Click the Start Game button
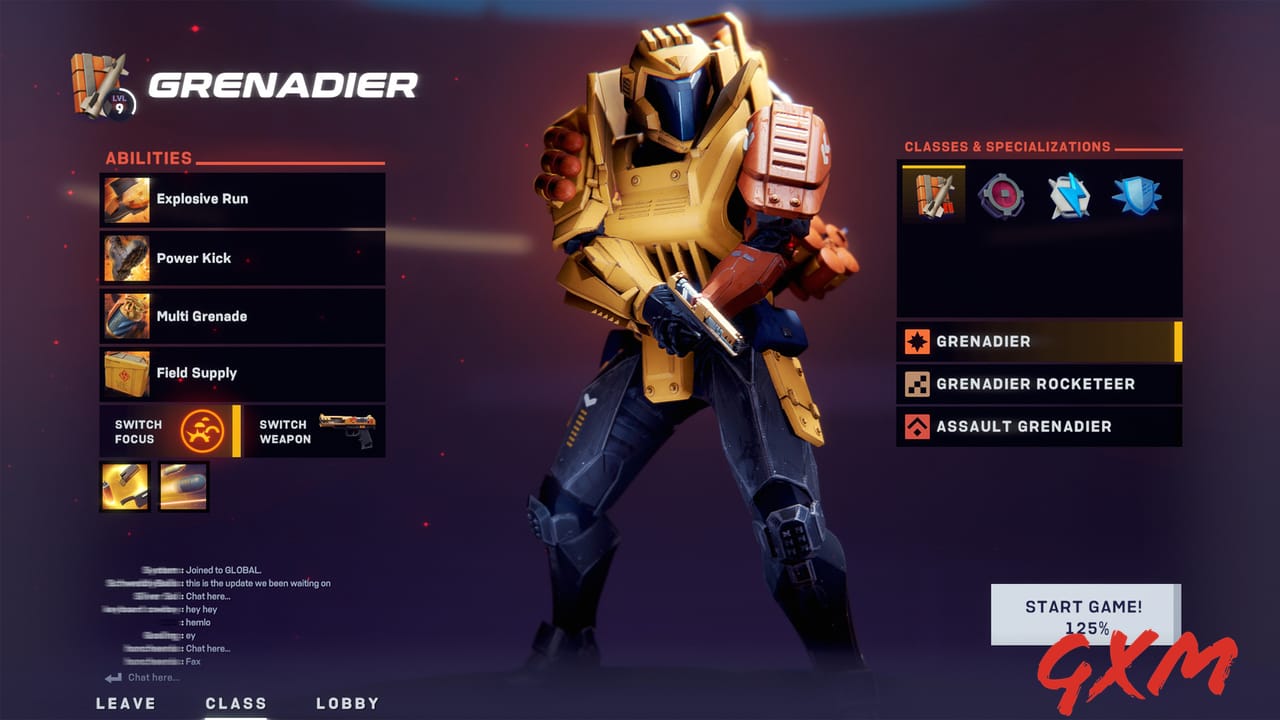The height and width of the screenshot is (720, 1280). 1087,613
